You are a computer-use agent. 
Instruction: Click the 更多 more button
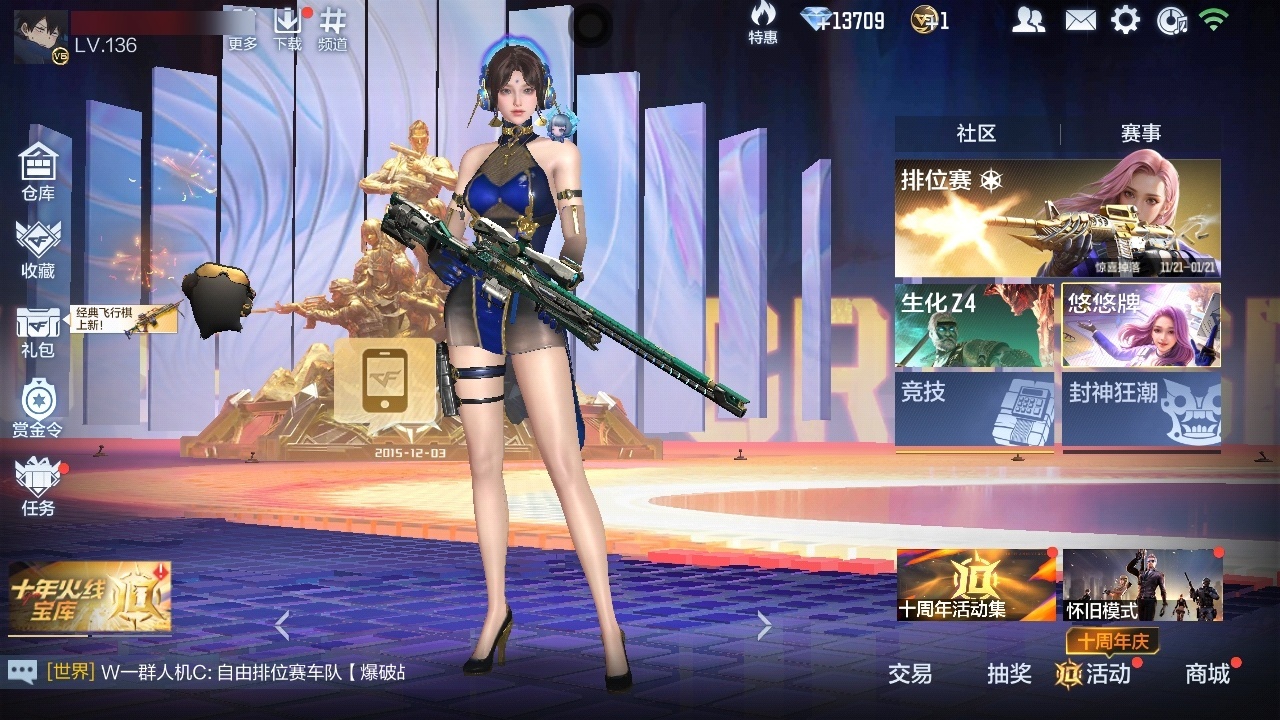[x=243, y=29]
